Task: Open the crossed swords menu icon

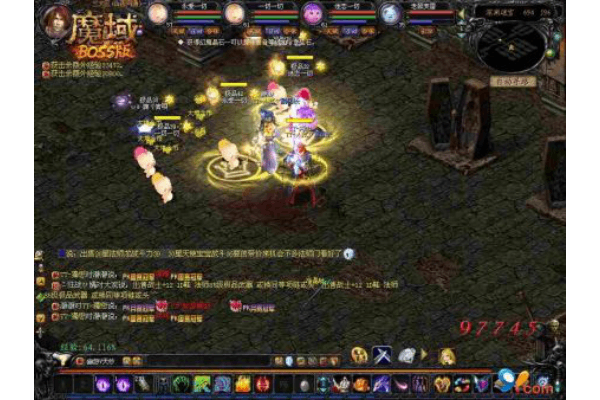Action: tap(382, 355)
